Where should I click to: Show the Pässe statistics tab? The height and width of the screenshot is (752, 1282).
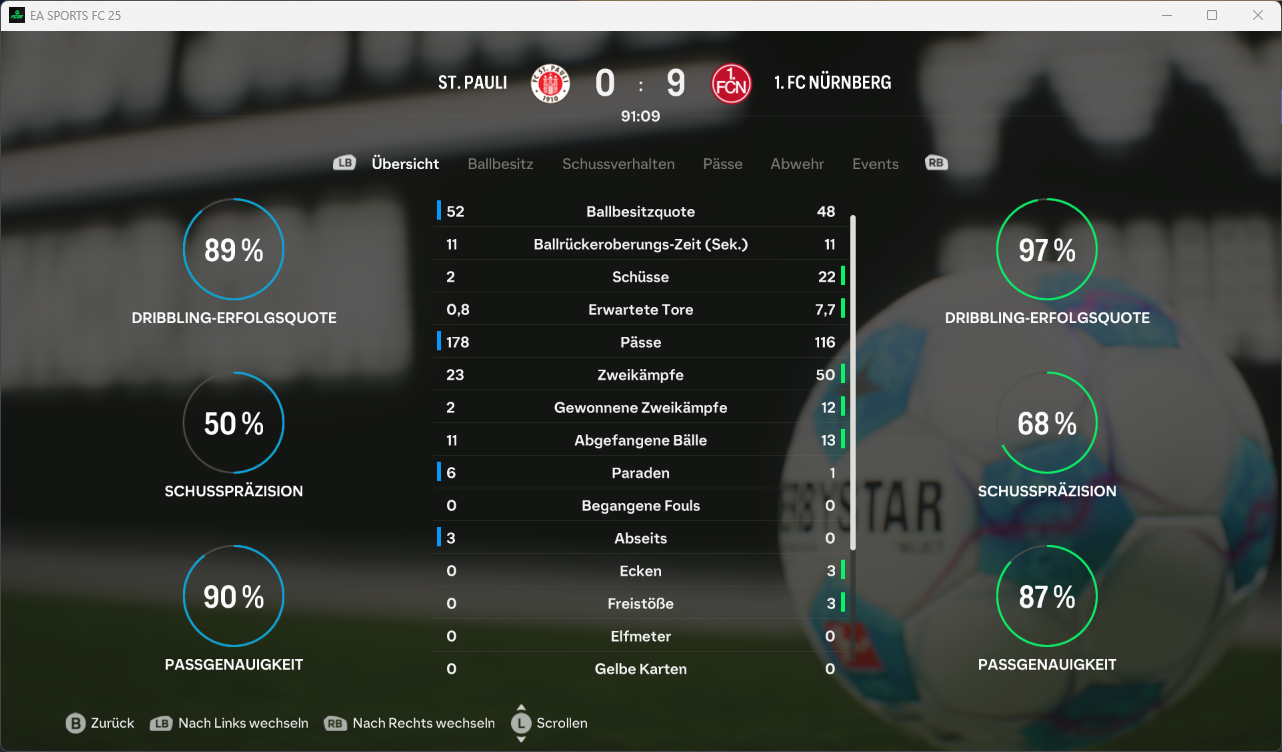click(x=722, y=164)
